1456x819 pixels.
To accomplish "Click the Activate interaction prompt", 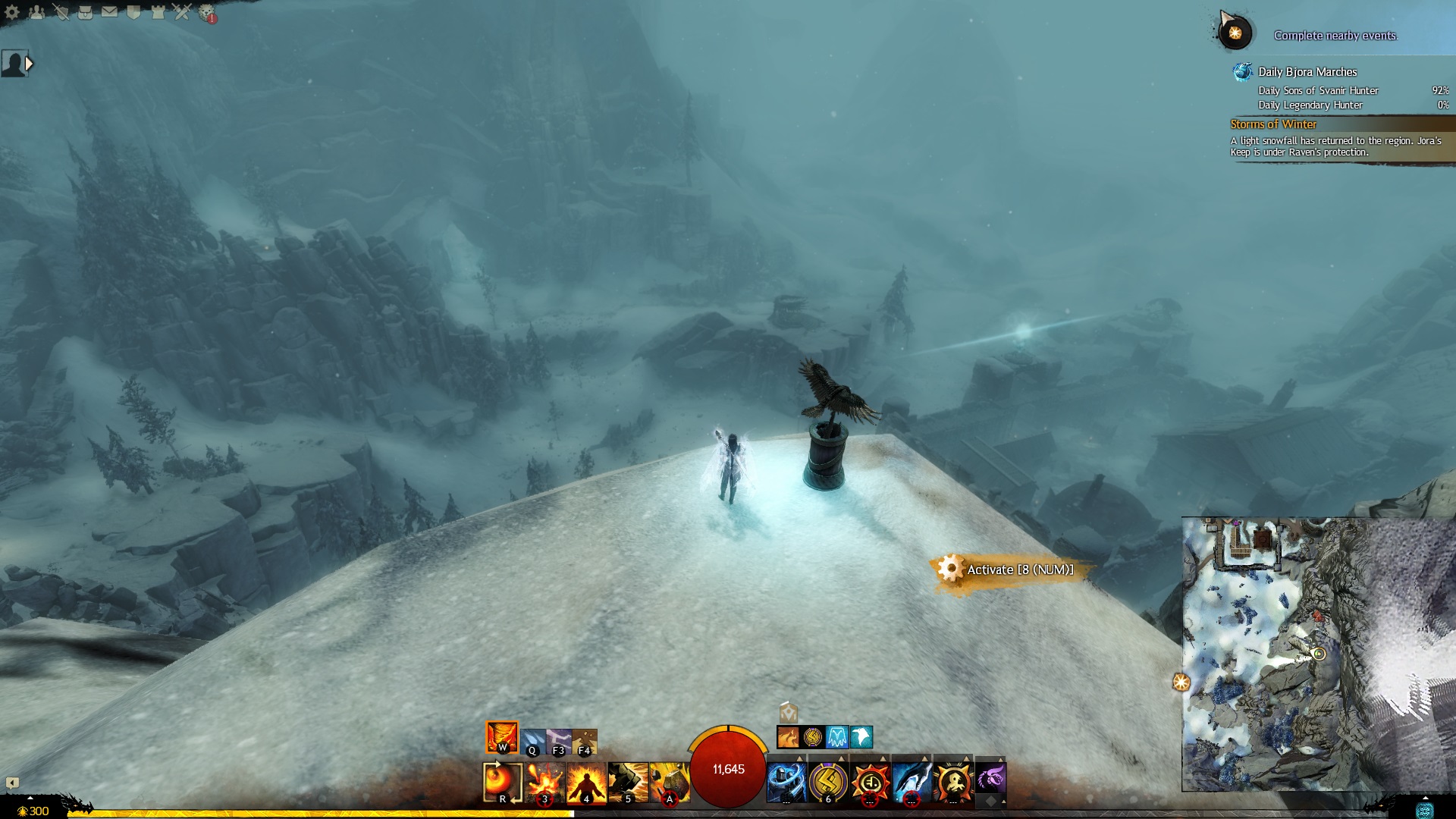I will pos(1011,570).
